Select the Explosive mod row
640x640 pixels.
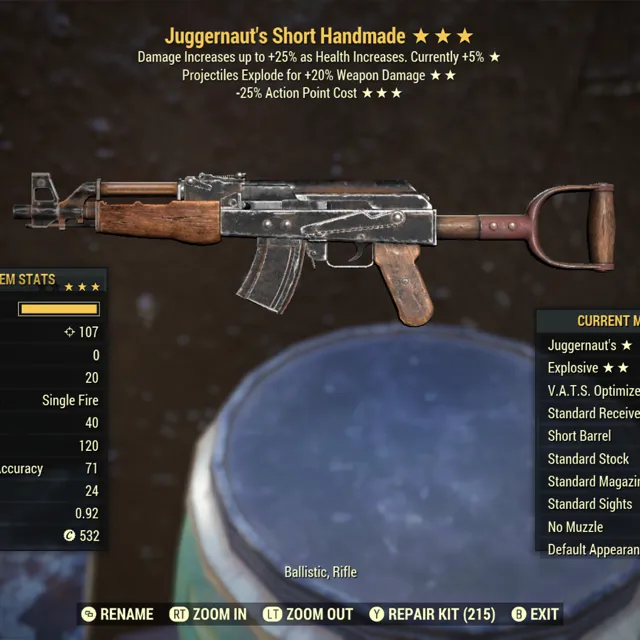click(590, 368)
